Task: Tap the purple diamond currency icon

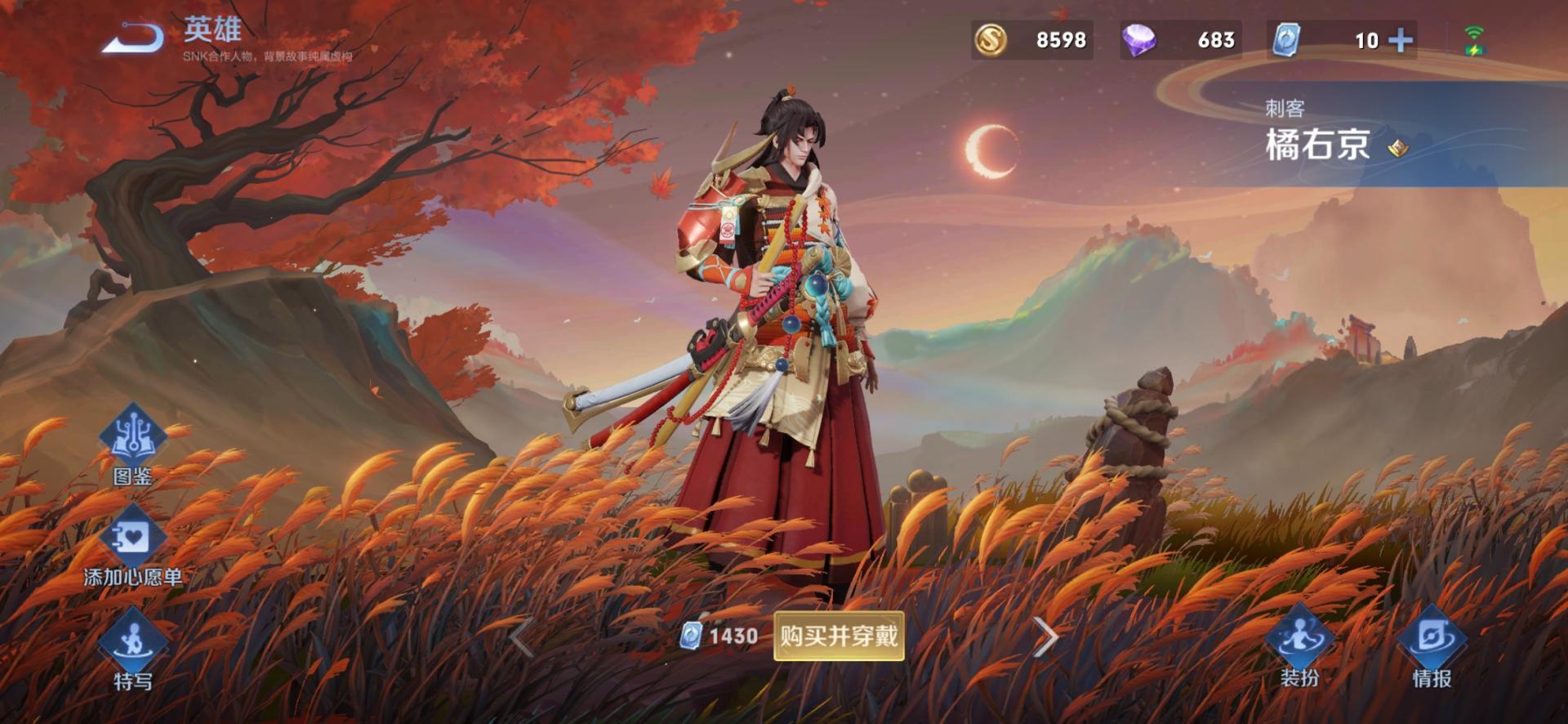Action: coord(1138,40)
